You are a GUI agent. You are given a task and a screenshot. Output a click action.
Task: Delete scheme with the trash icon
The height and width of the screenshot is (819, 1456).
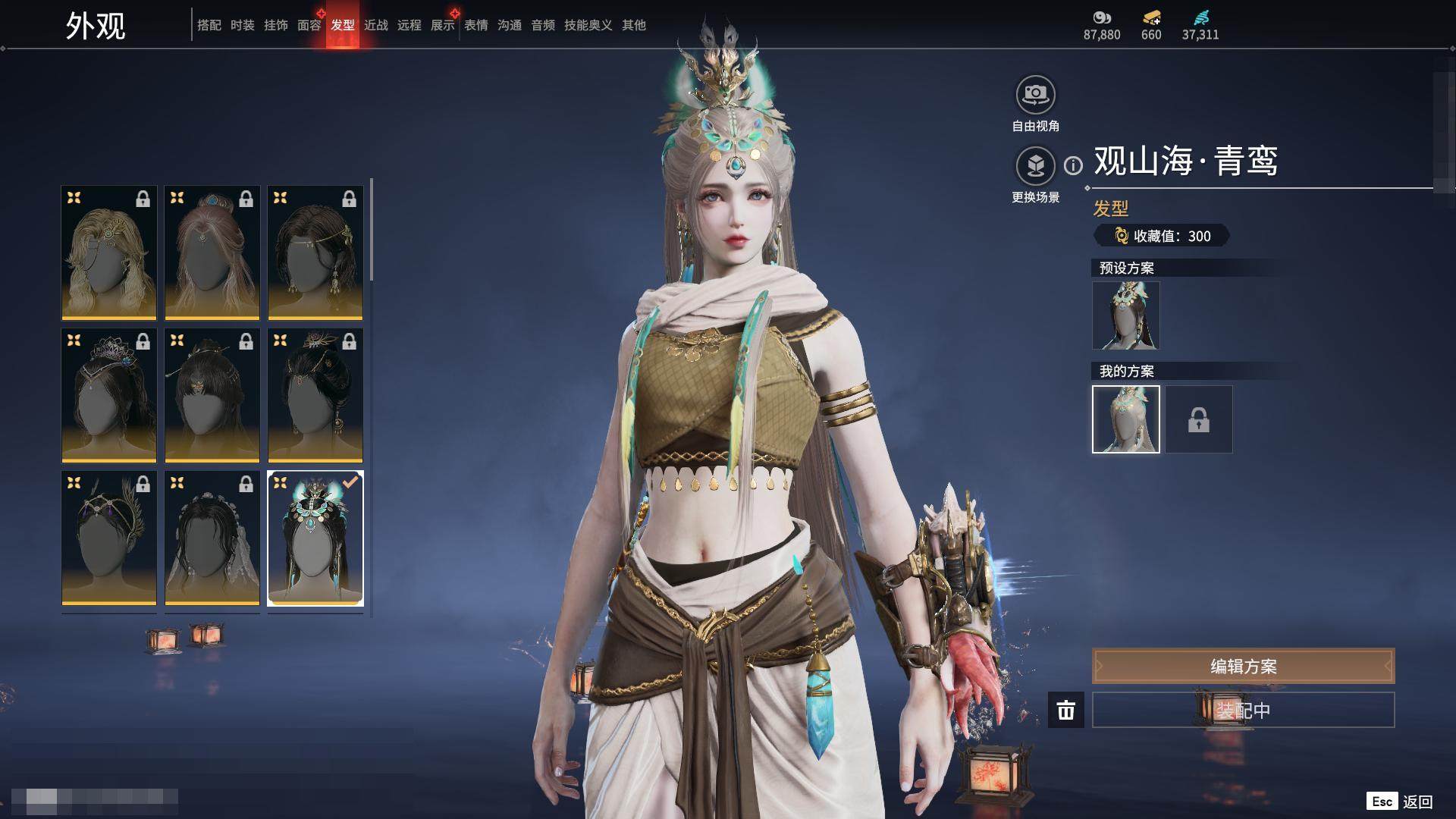pos(1065,710)
